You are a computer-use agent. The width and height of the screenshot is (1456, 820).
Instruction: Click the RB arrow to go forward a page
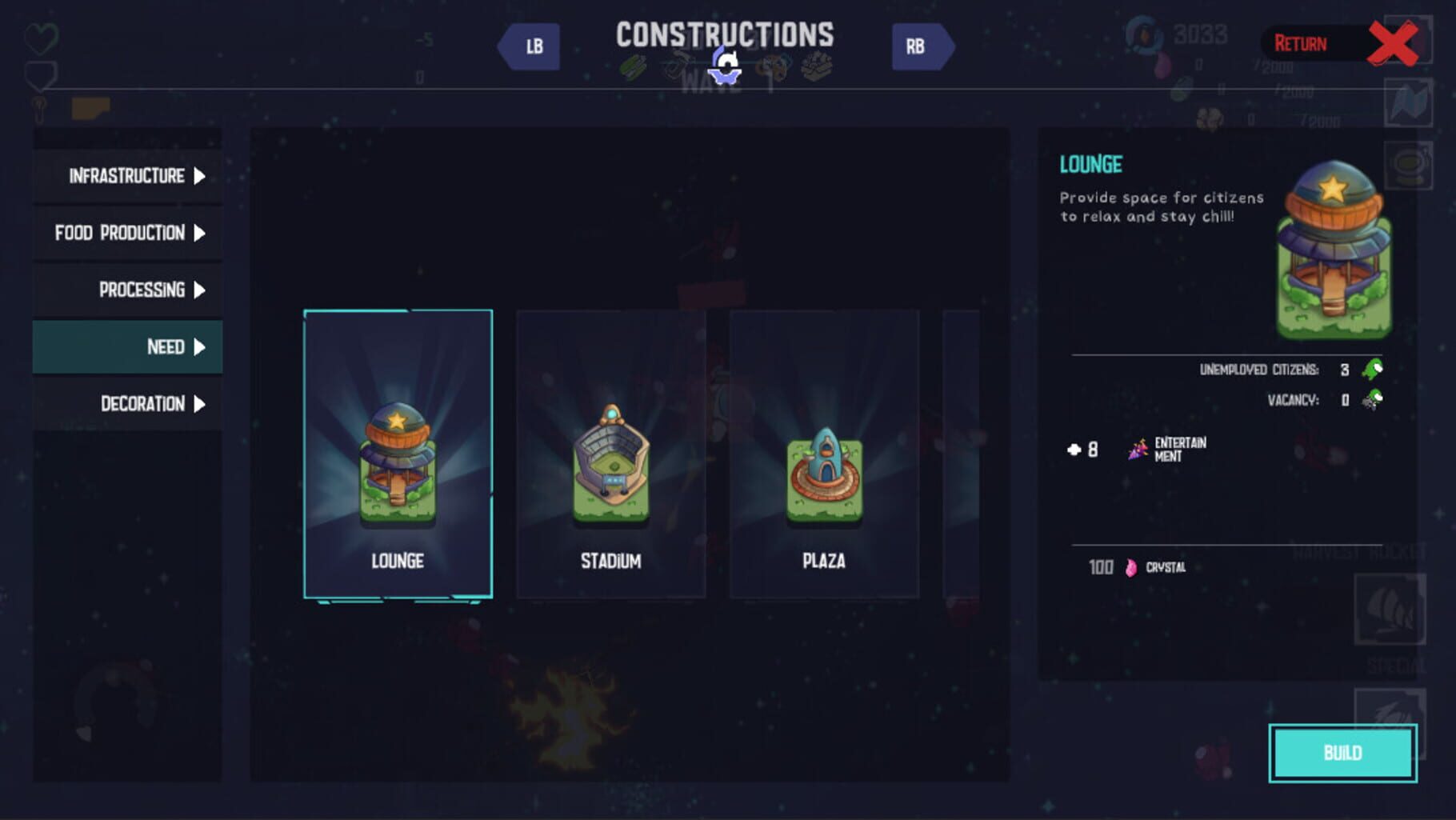(922, 46)
